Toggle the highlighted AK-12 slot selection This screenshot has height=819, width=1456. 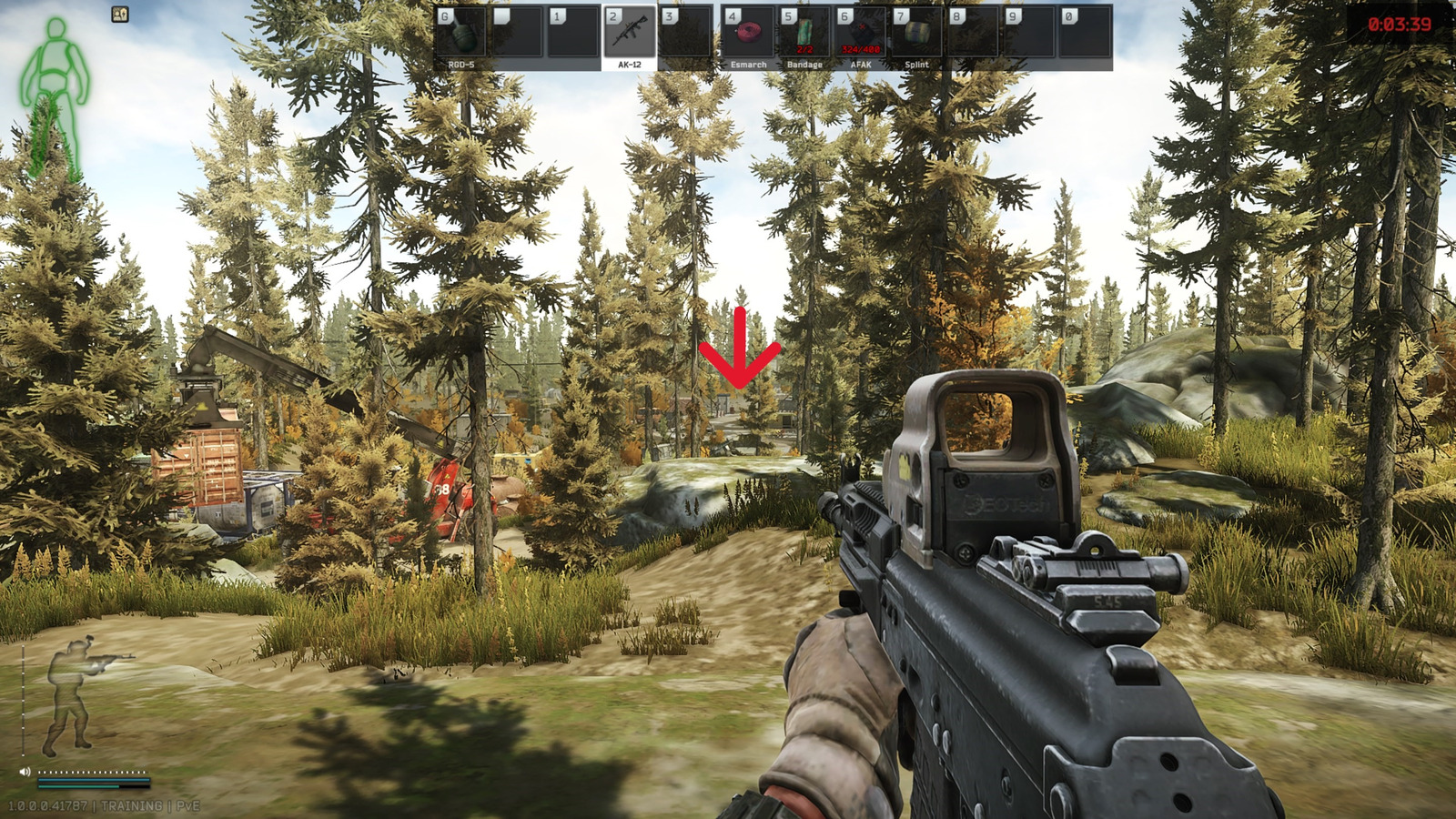[631, 36]
